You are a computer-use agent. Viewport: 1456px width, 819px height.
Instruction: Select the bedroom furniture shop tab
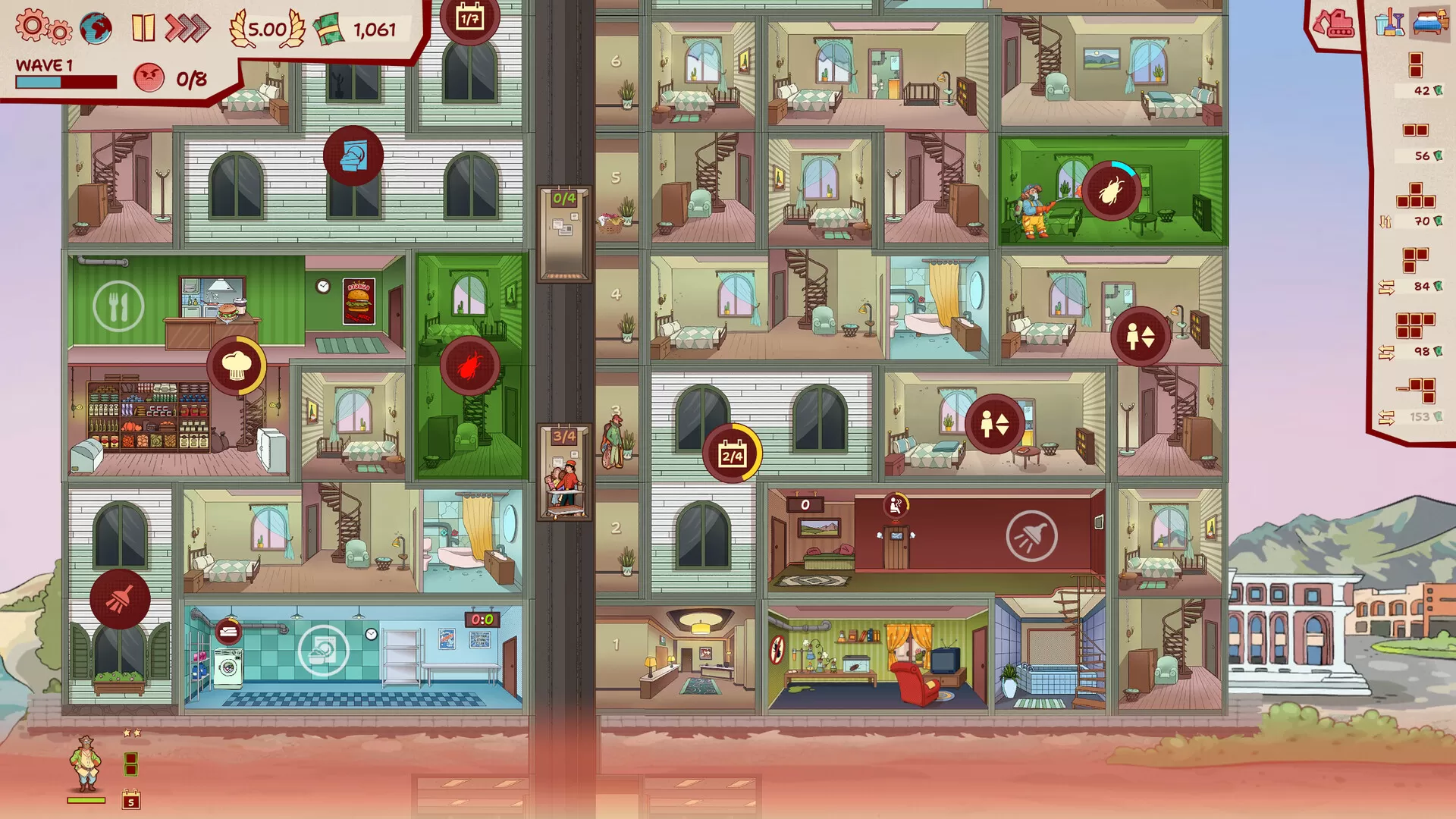[x=1429, y=23]
